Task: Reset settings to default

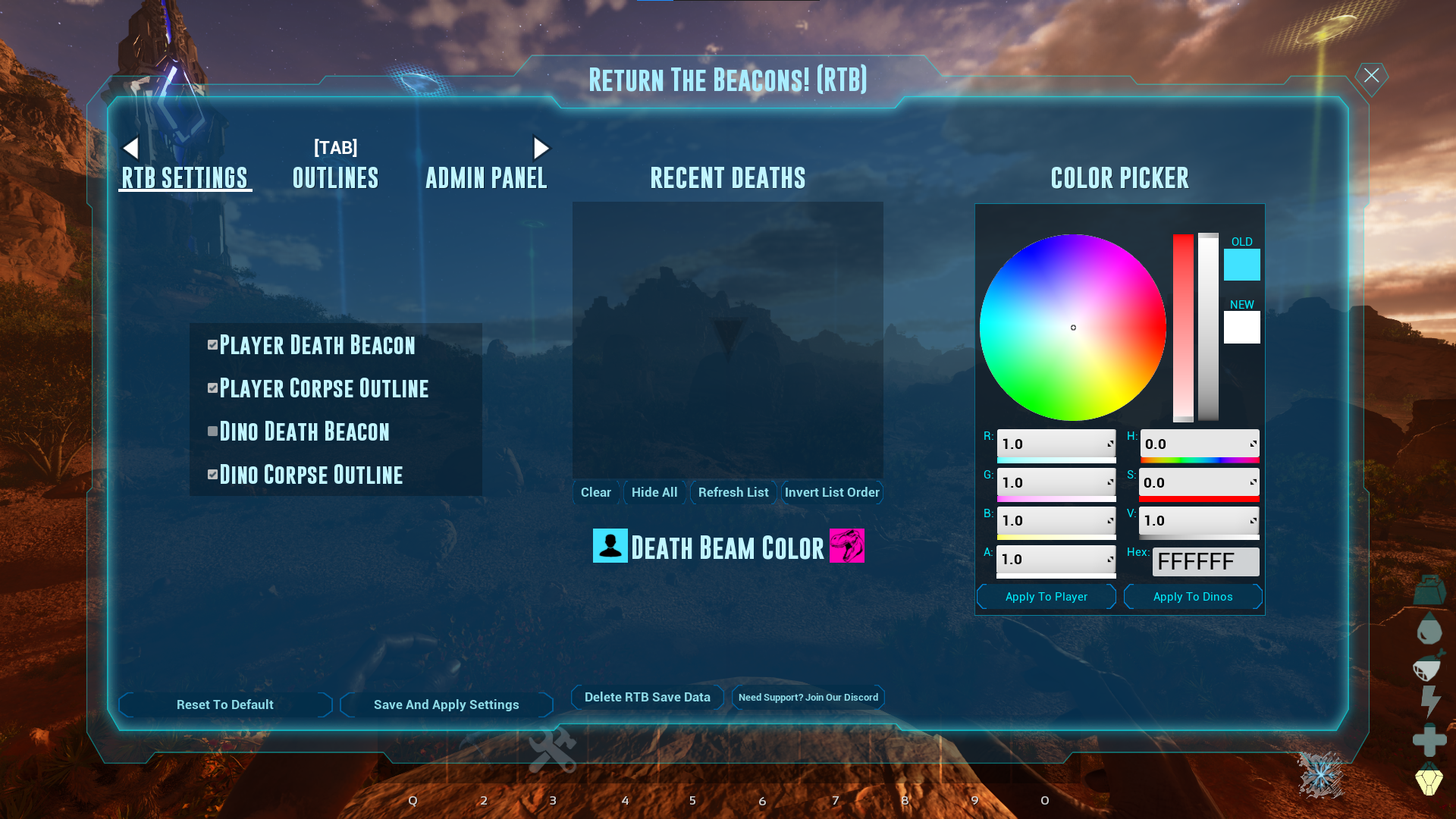Action: pos(225,704)
